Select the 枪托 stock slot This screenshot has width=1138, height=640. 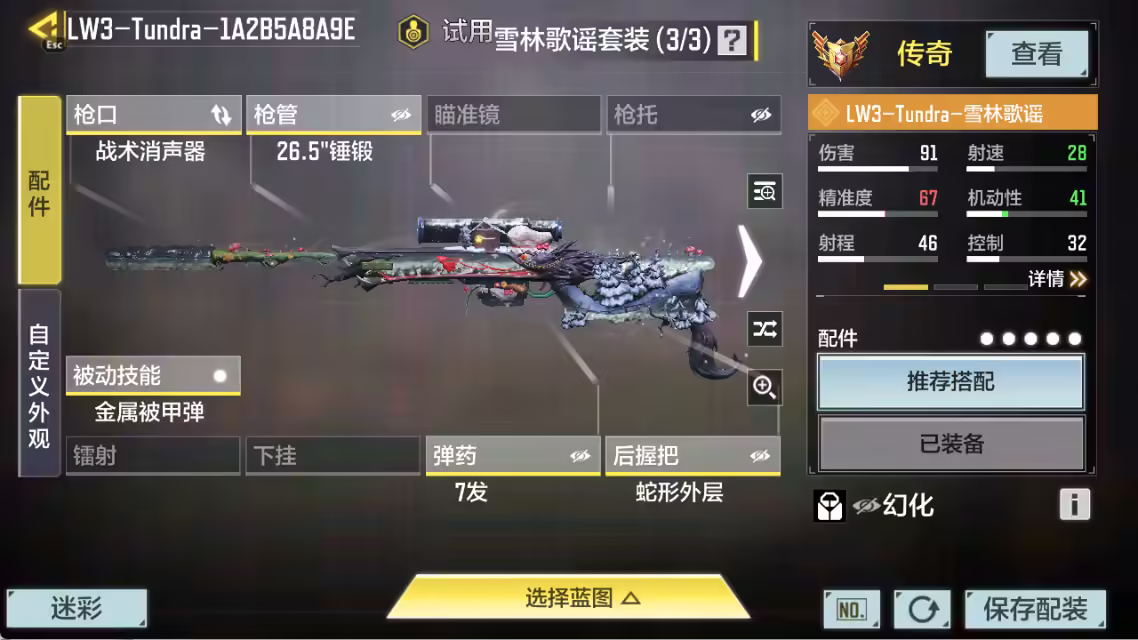pos(693,115)
